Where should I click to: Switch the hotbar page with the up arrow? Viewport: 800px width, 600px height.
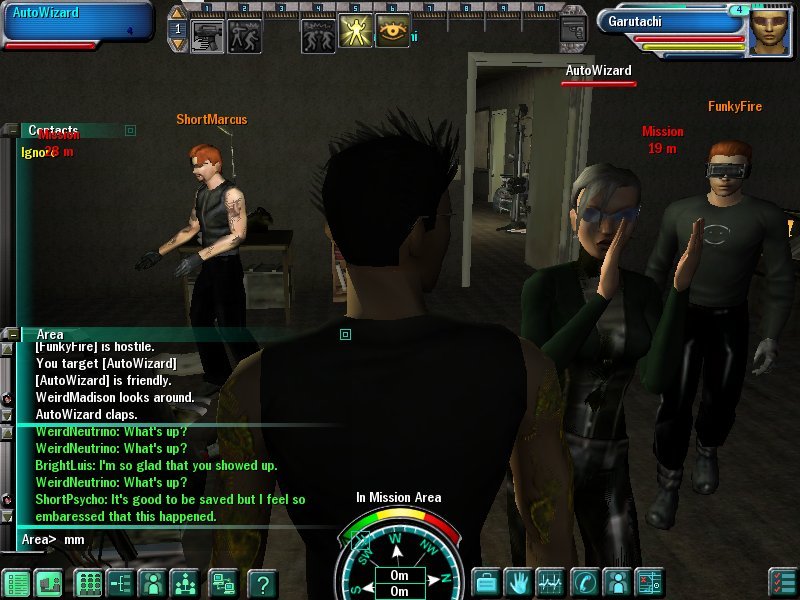pos(177,14)
